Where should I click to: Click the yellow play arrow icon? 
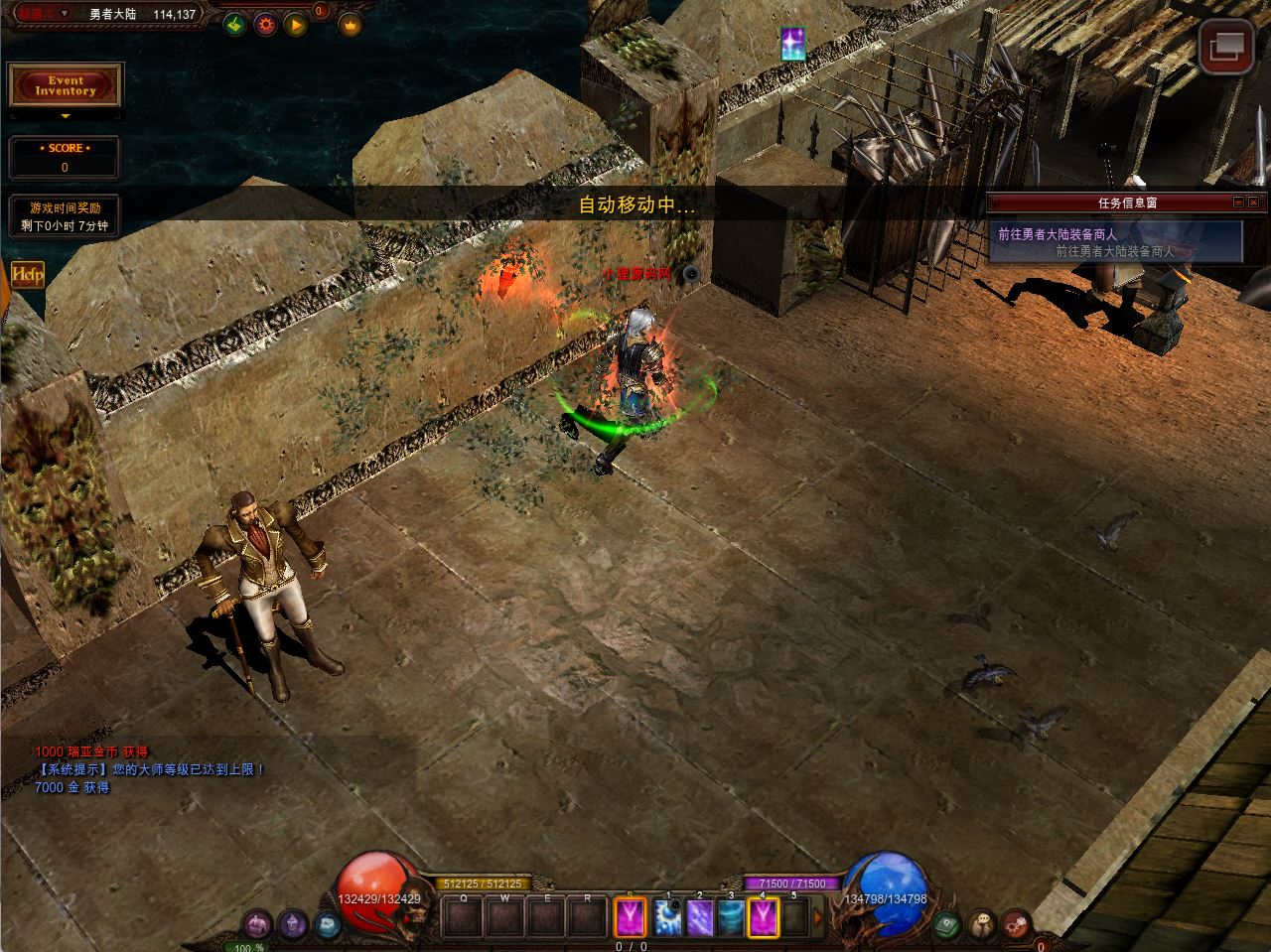point(295,24)
